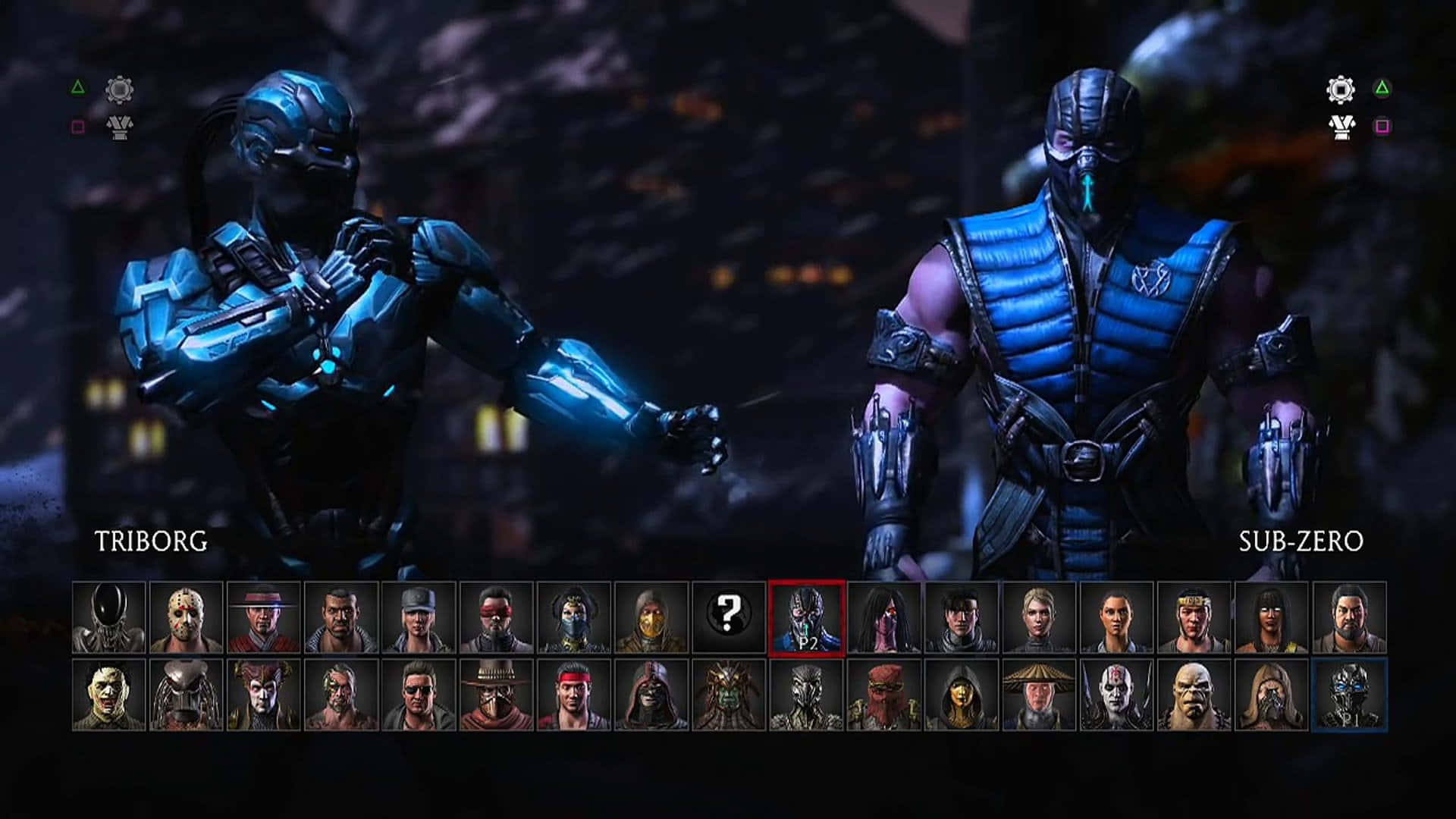Image resolution: width=1456 pixels, height=819 pixels.
Task: Choose Kitana's portrait
Action: (574, 617)
